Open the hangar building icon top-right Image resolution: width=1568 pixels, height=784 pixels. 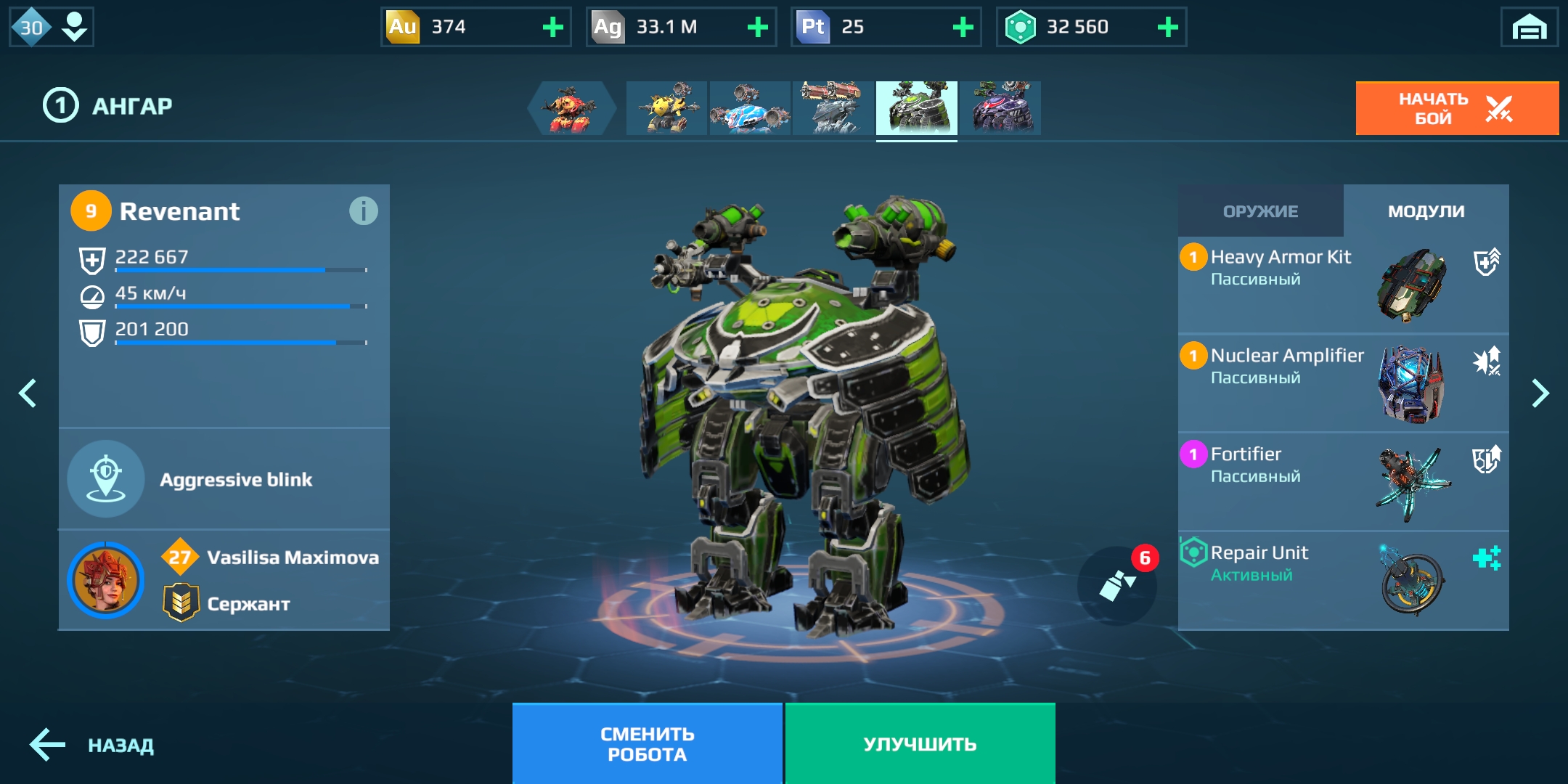click(x=1529, y=28)
